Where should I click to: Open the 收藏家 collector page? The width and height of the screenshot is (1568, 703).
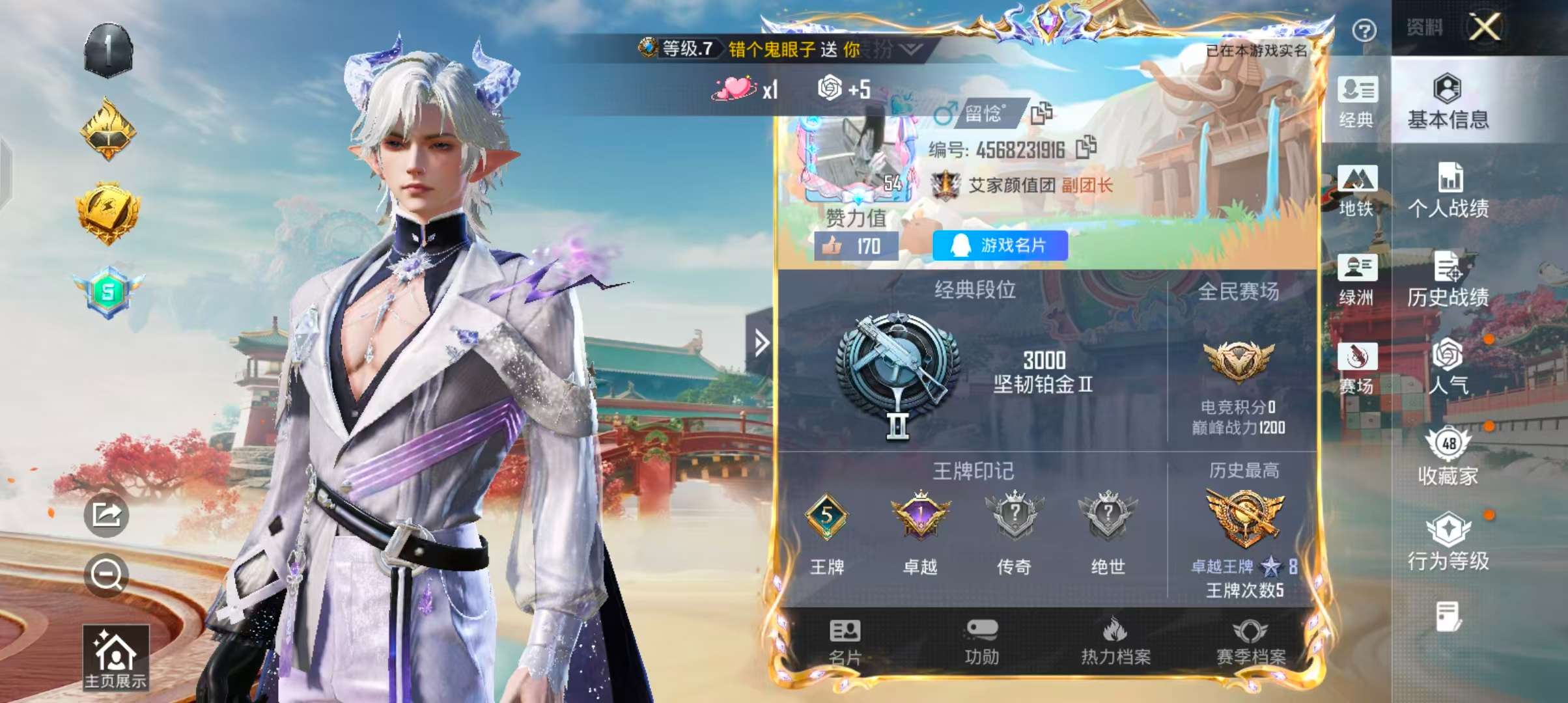pyautogui.click(x=1448, y=457)
